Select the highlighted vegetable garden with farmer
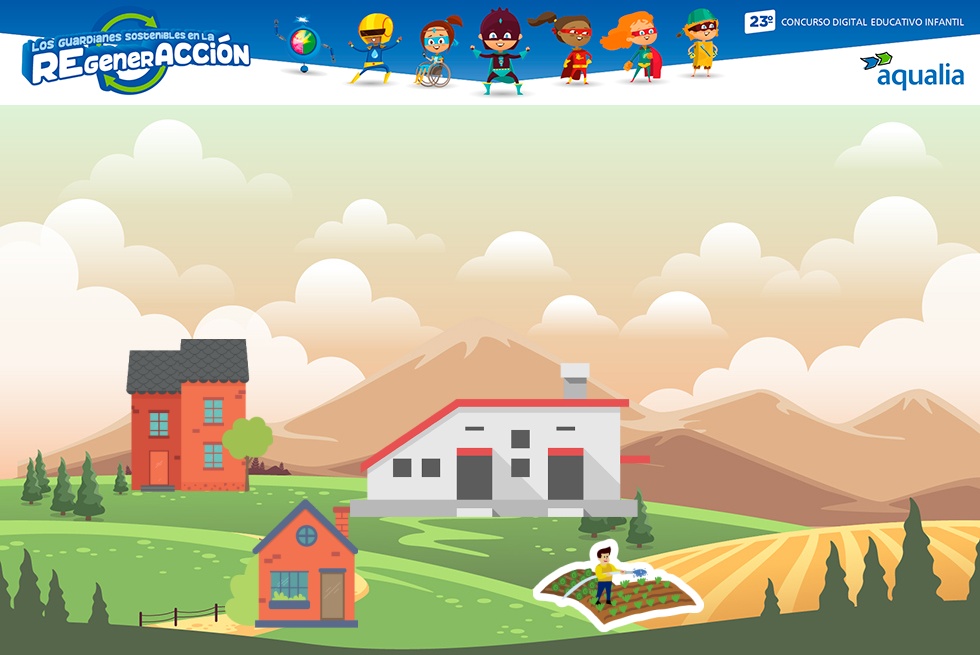Viewport: 980px width, 655px height. pos(613,587)
